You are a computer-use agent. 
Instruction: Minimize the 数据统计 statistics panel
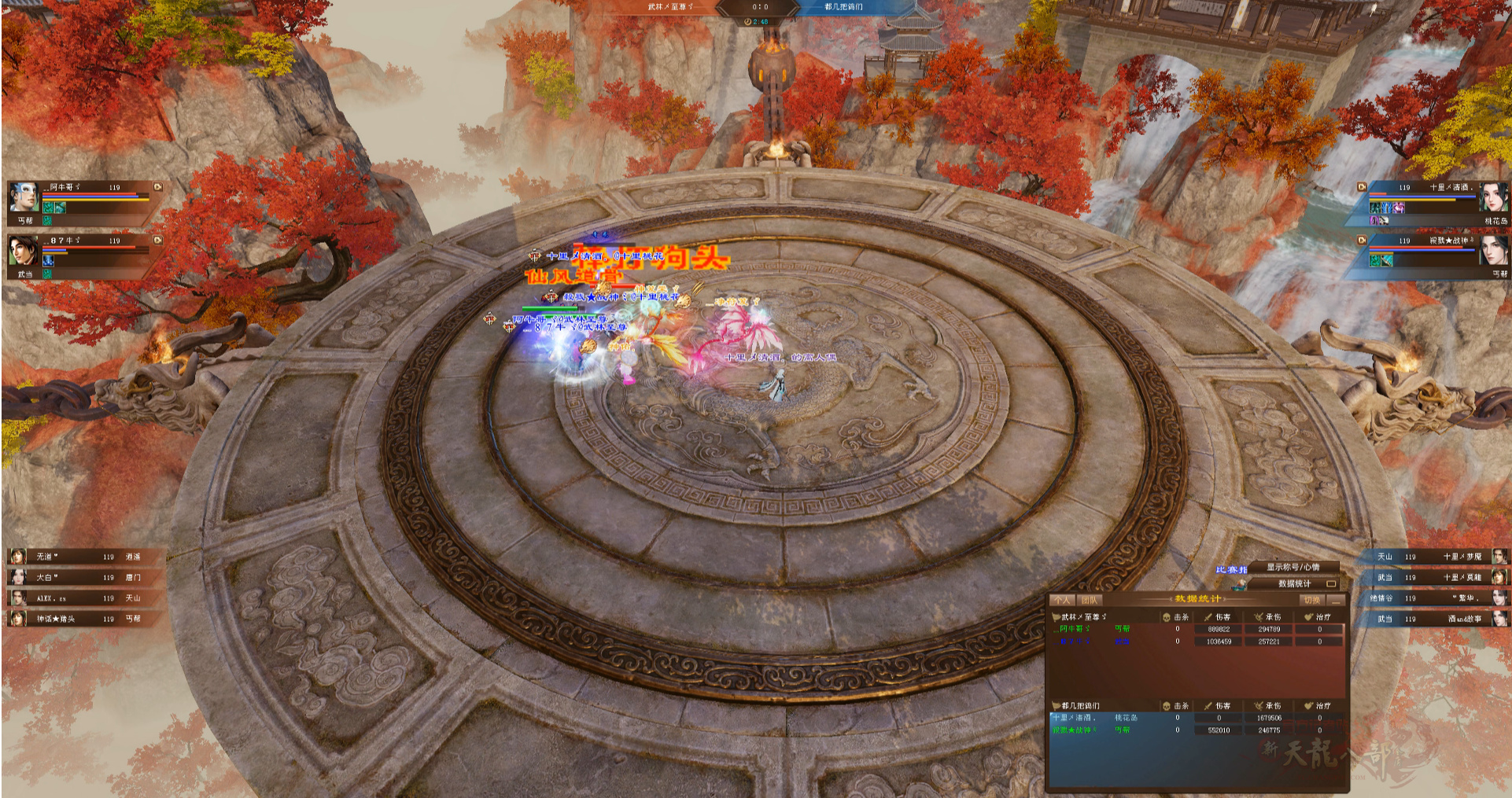[x=1336, y=600]
